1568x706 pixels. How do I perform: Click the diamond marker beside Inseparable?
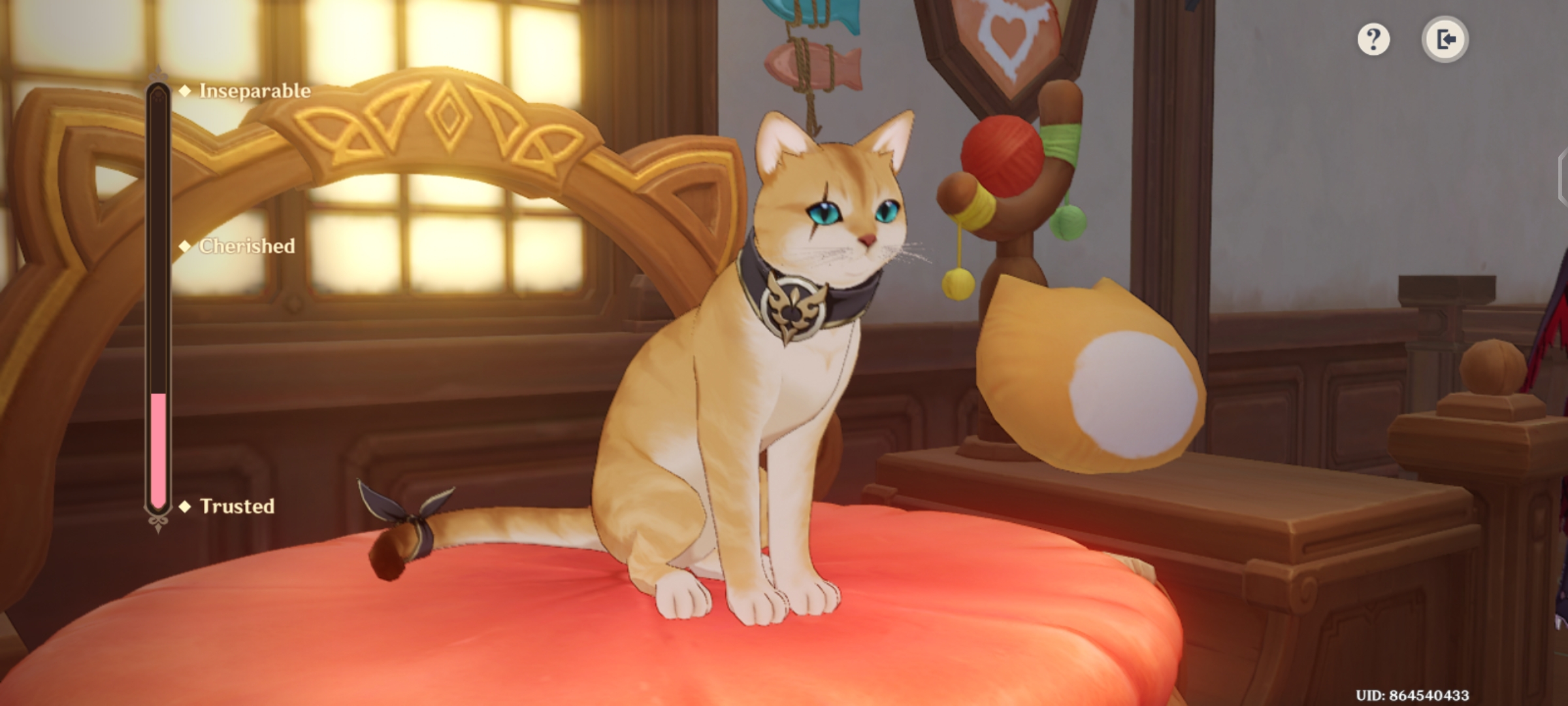[x=185, y=92]
